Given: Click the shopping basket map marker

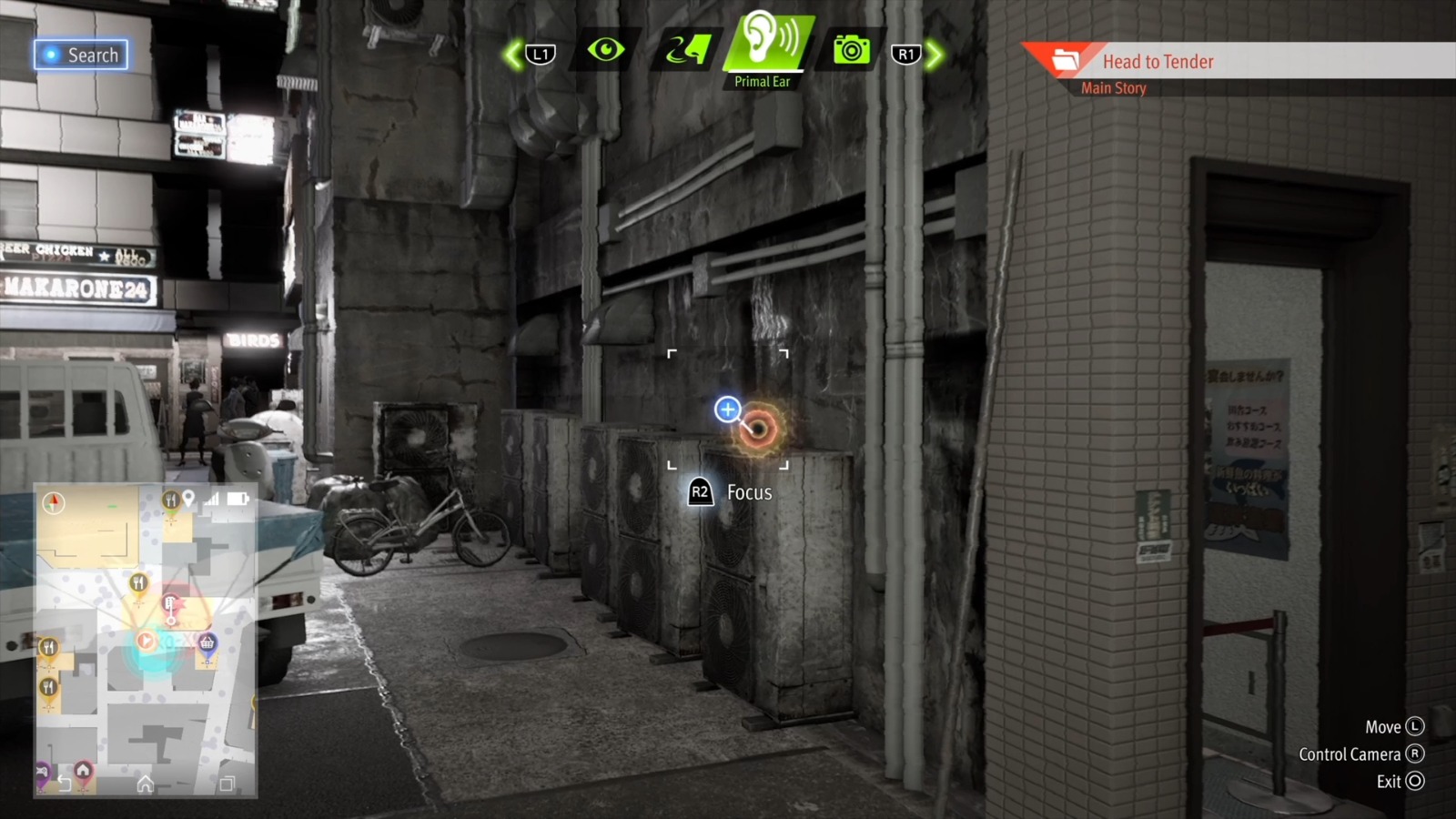Looking at the screenshot, I should tap(207, 643).
